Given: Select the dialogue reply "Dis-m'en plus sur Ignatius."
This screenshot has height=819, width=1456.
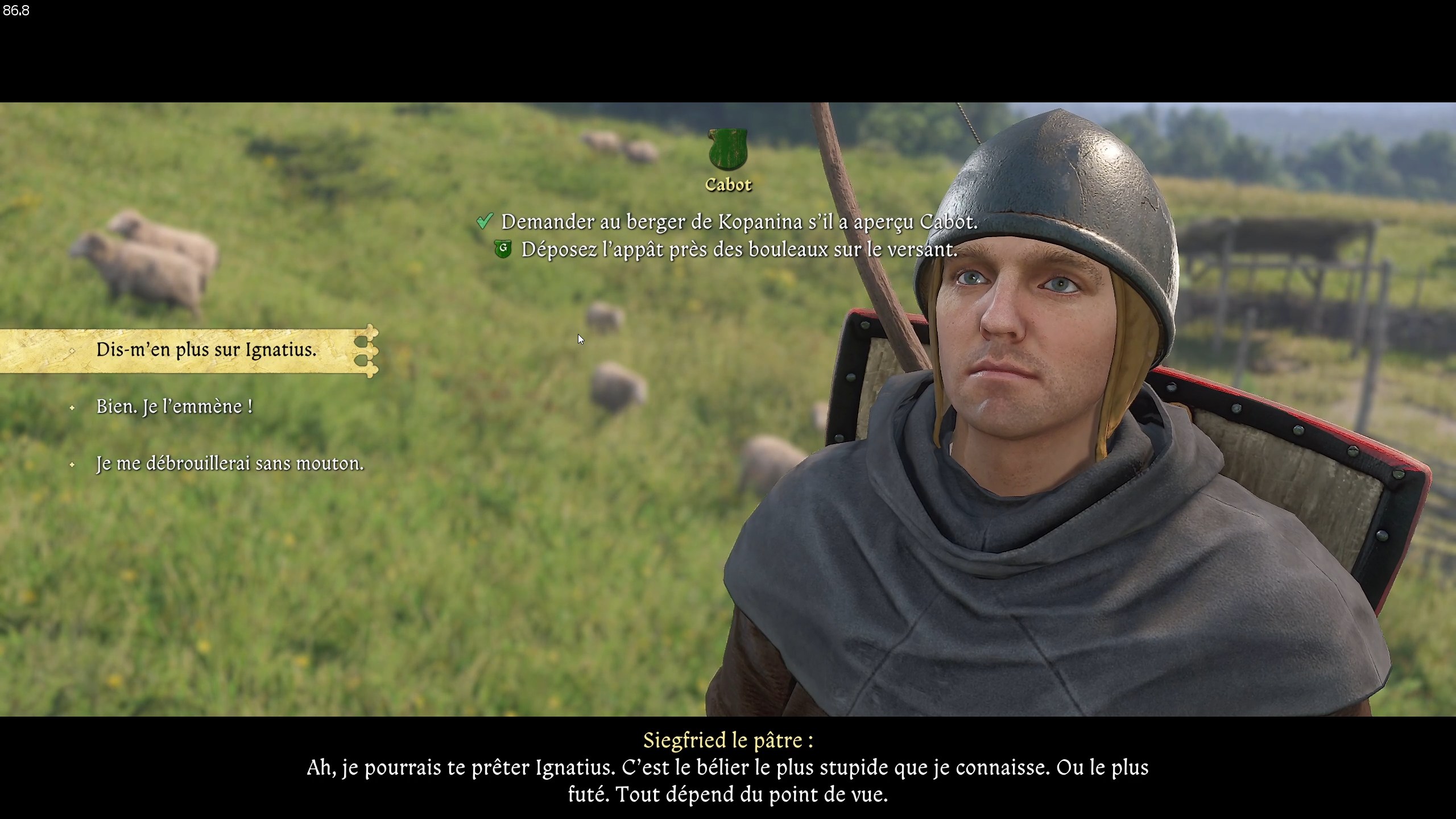Looking at the screenshot, I should 207,350.
